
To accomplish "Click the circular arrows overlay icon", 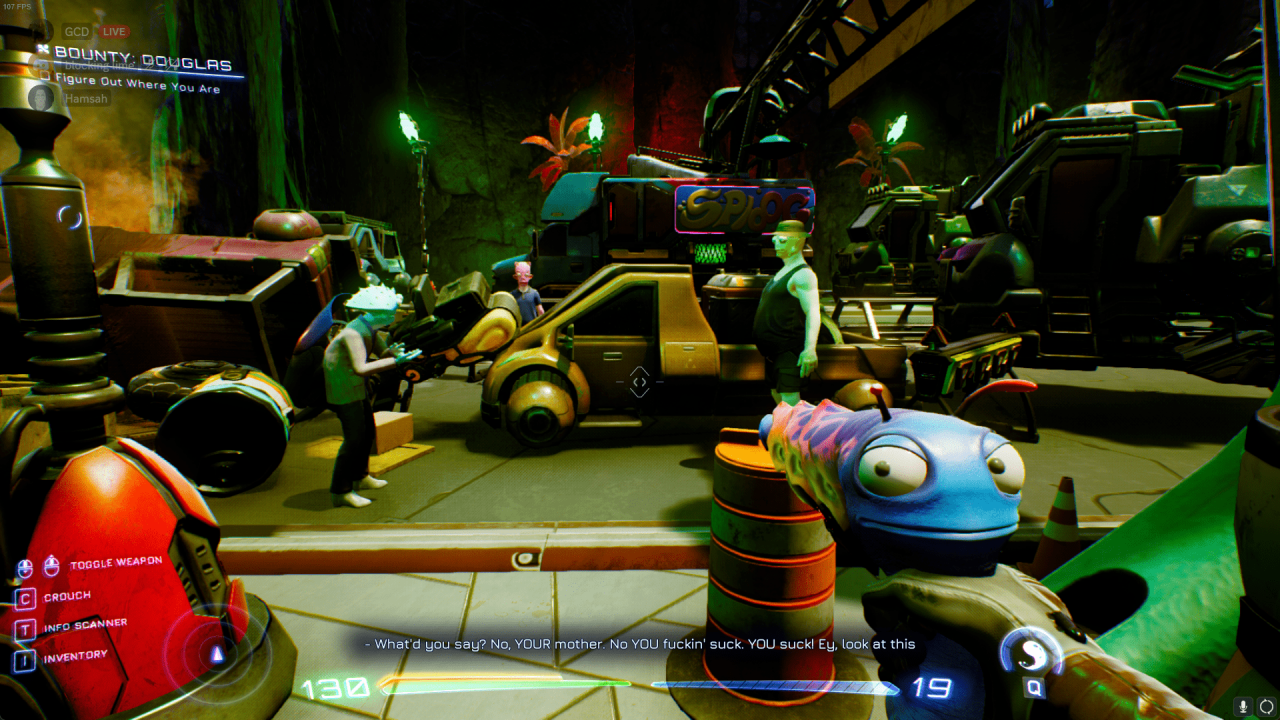I will tap(1266, 706).
